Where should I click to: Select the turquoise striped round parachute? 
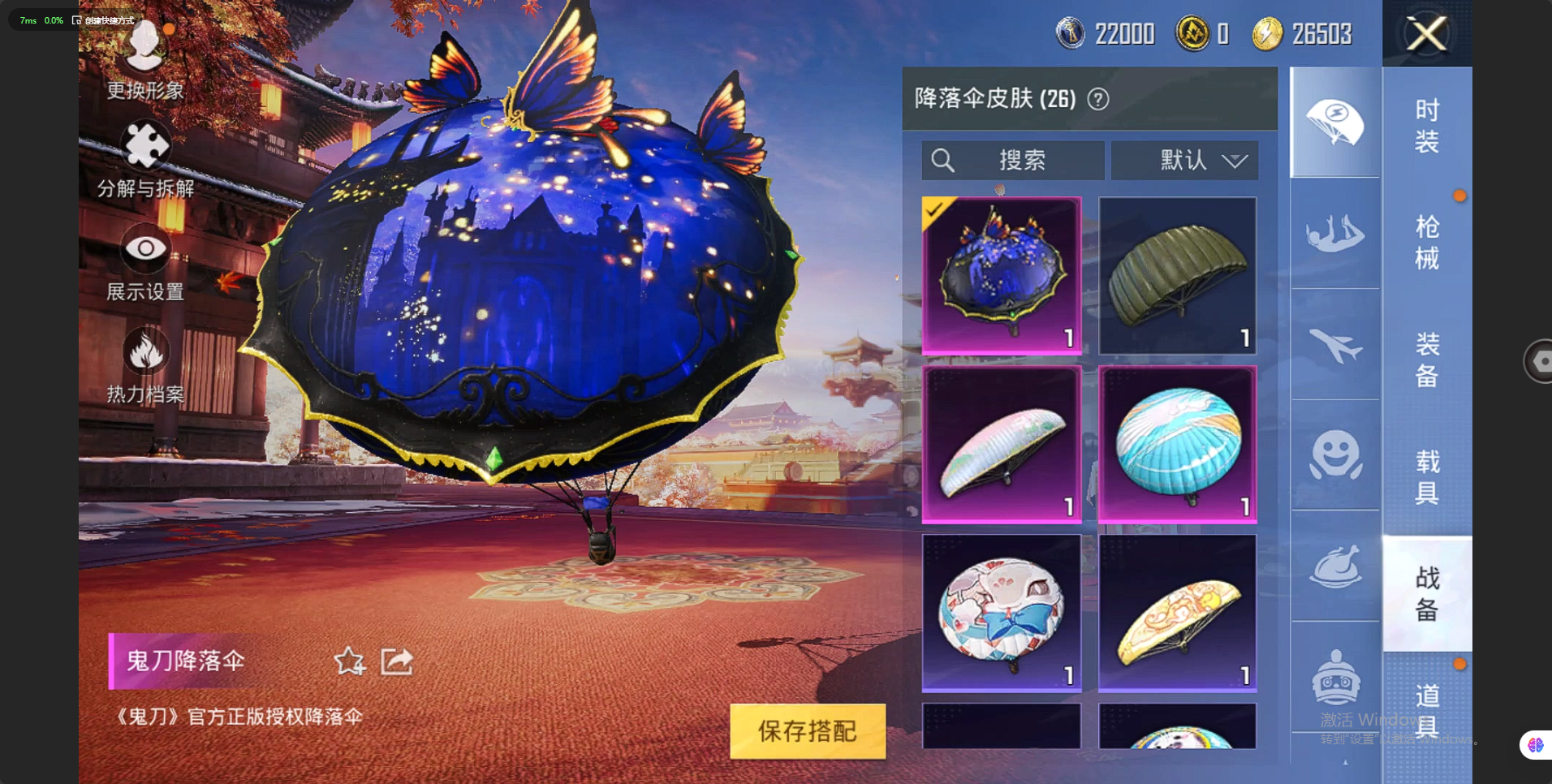1177,444
